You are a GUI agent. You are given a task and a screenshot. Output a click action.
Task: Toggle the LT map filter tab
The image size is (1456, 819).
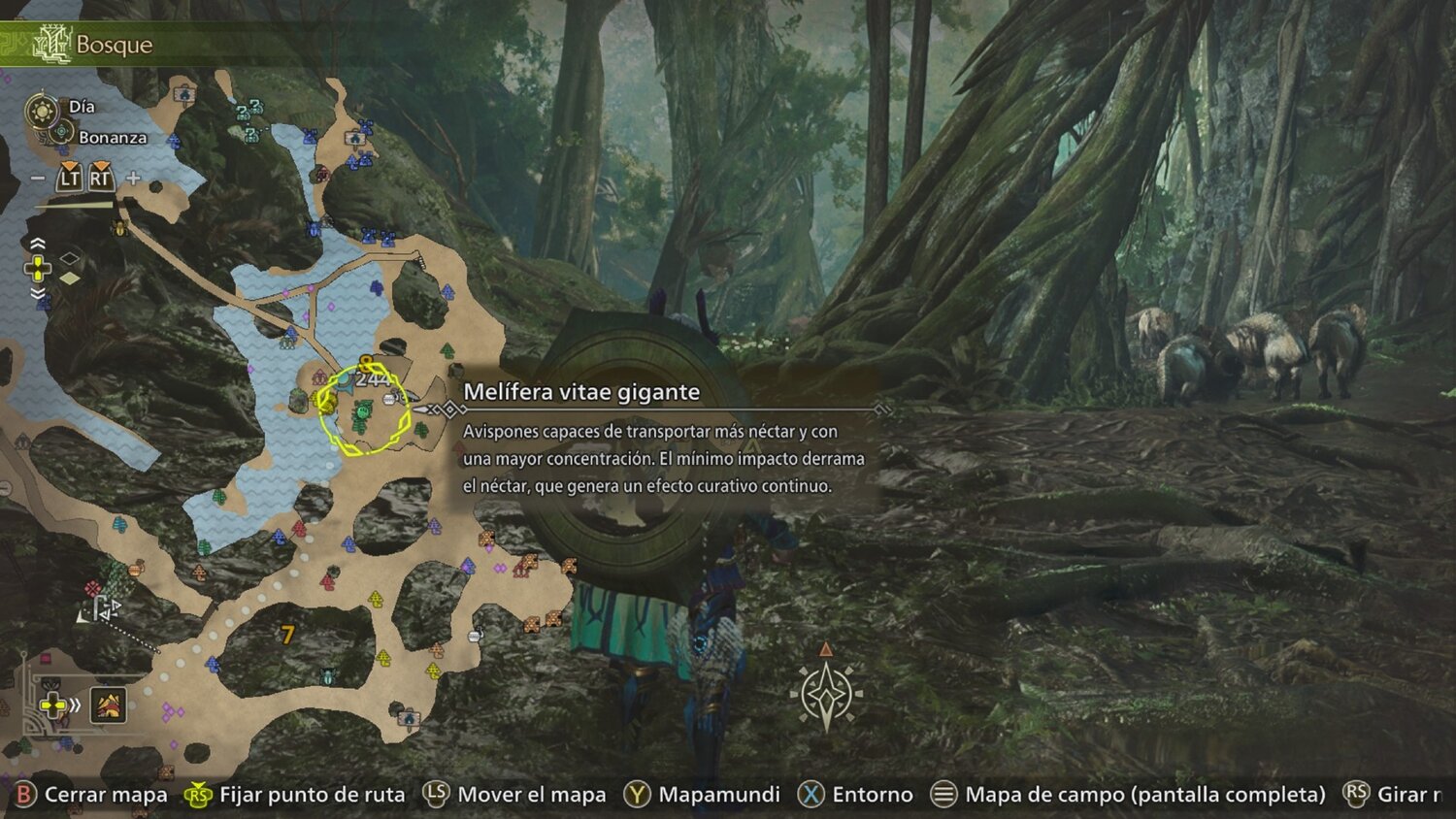[x=70, y=177]
